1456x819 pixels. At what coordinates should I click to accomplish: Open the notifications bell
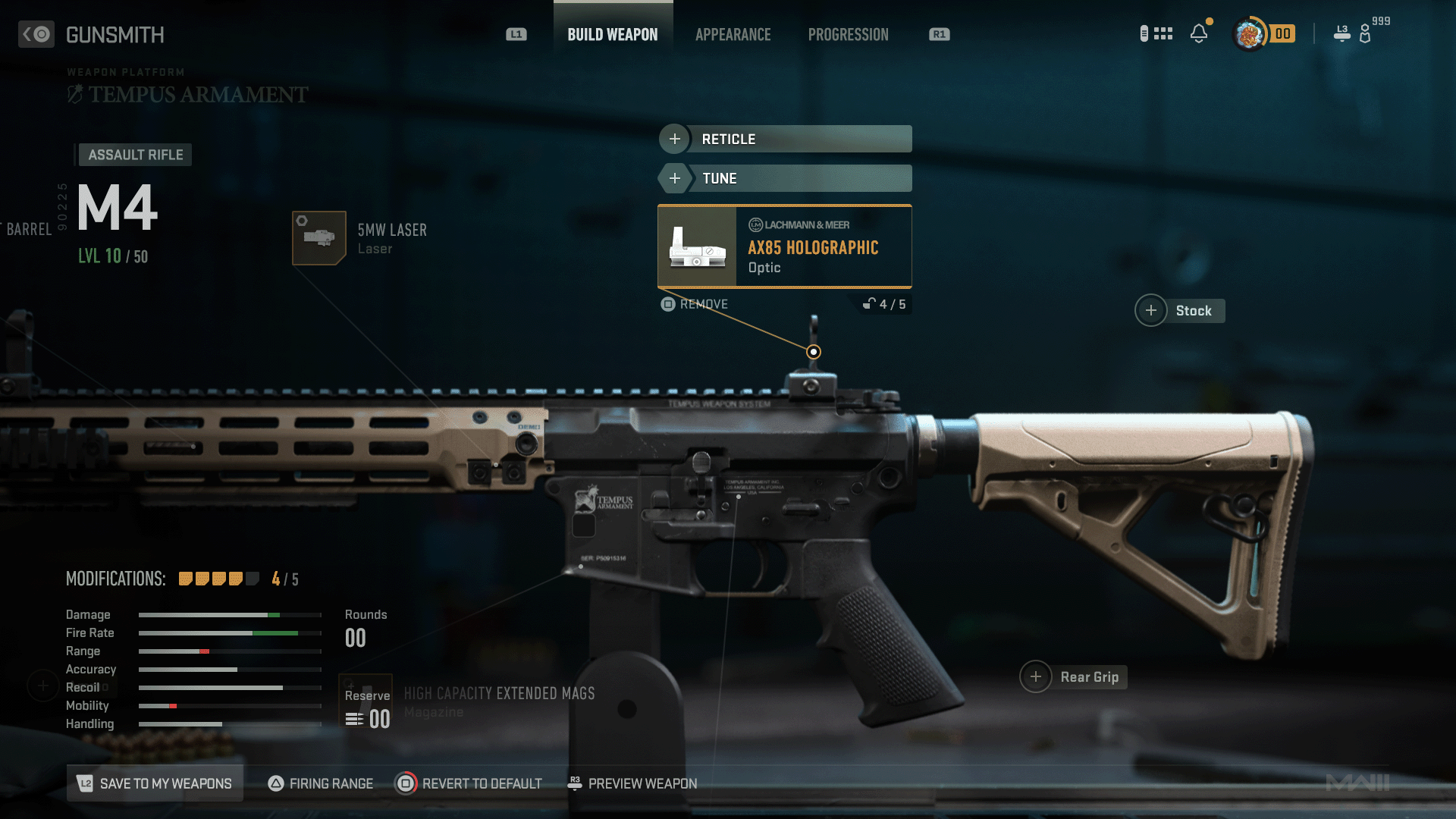[x=1199, y=33]
